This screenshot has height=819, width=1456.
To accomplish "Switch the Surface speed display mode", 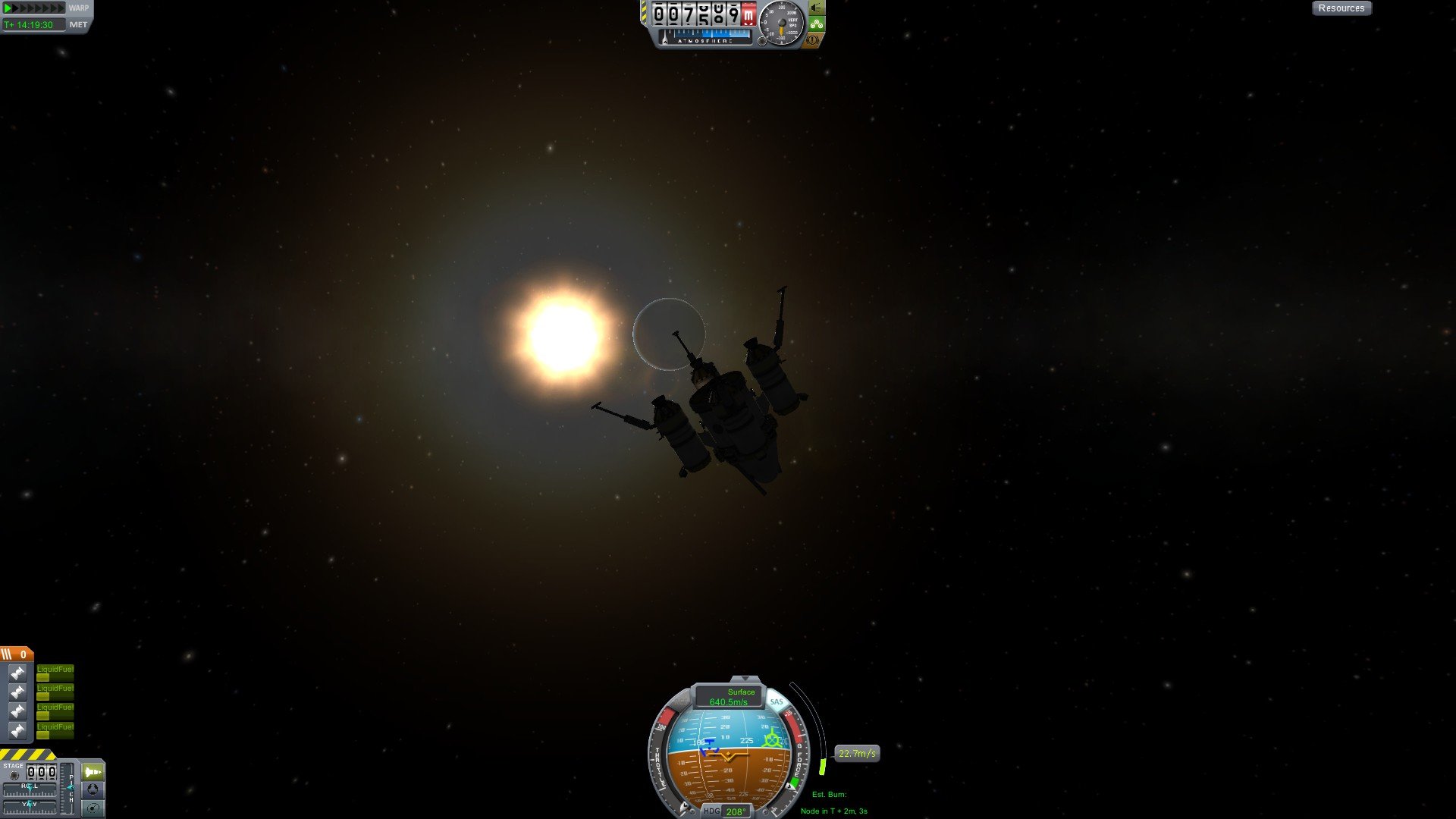I will click(729, 697).
